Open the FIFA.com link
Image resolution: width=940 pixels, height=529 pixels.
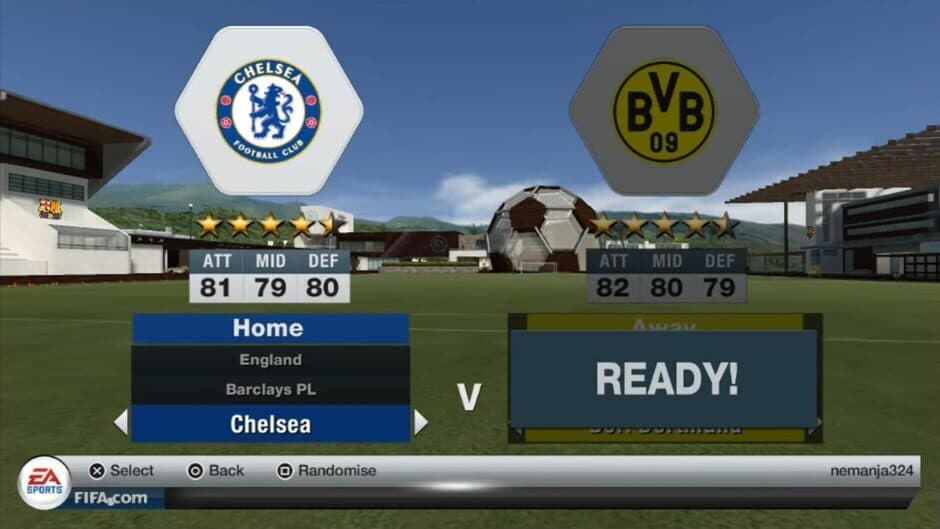tap(110, 497)
